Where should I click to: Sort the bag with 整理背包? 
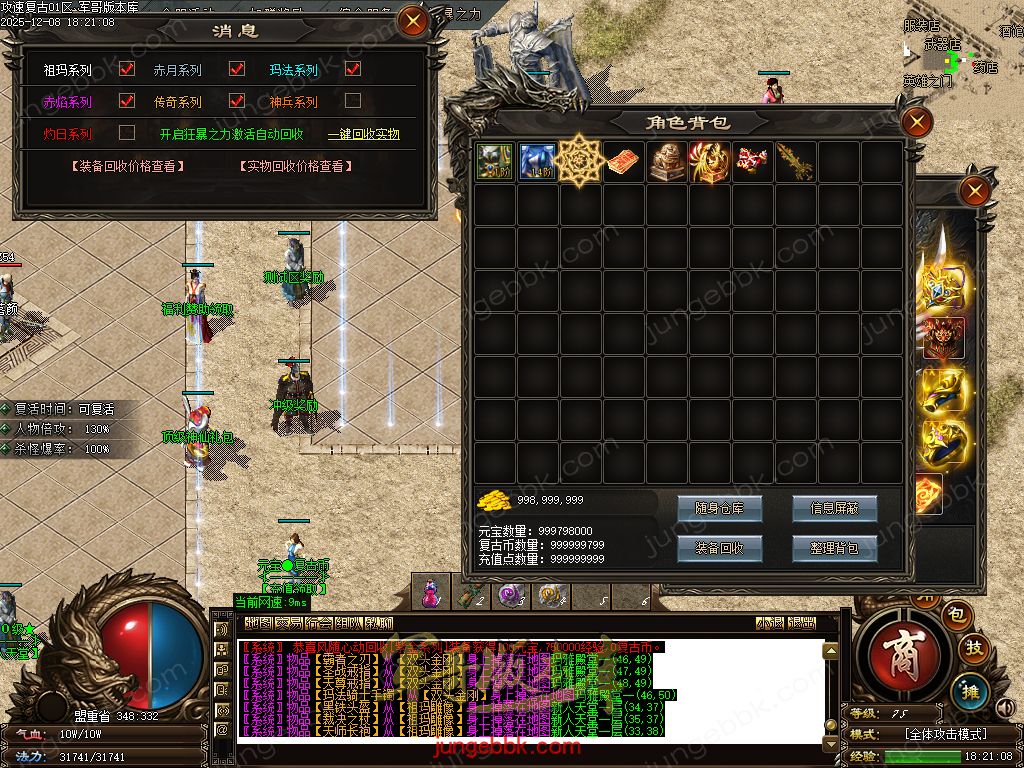pos(834,548)
